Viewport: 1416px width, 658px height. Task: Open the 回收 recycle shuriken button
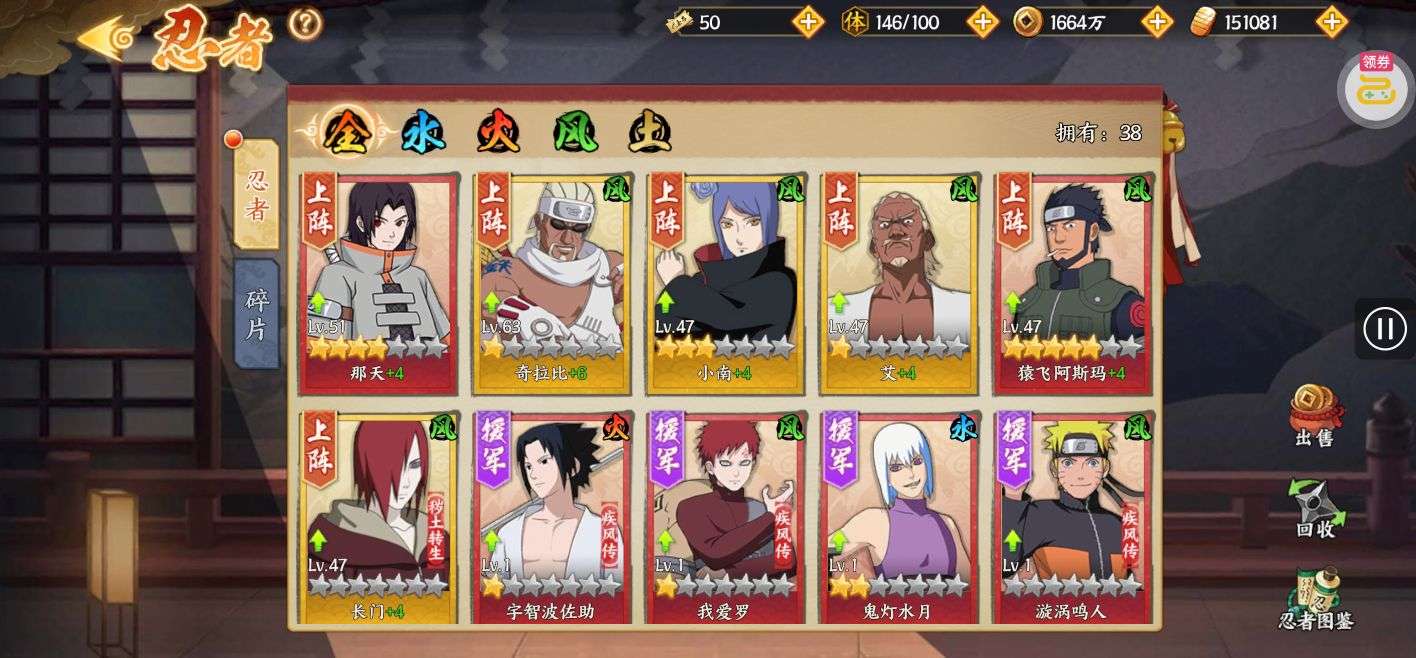tap(1314, 508)
